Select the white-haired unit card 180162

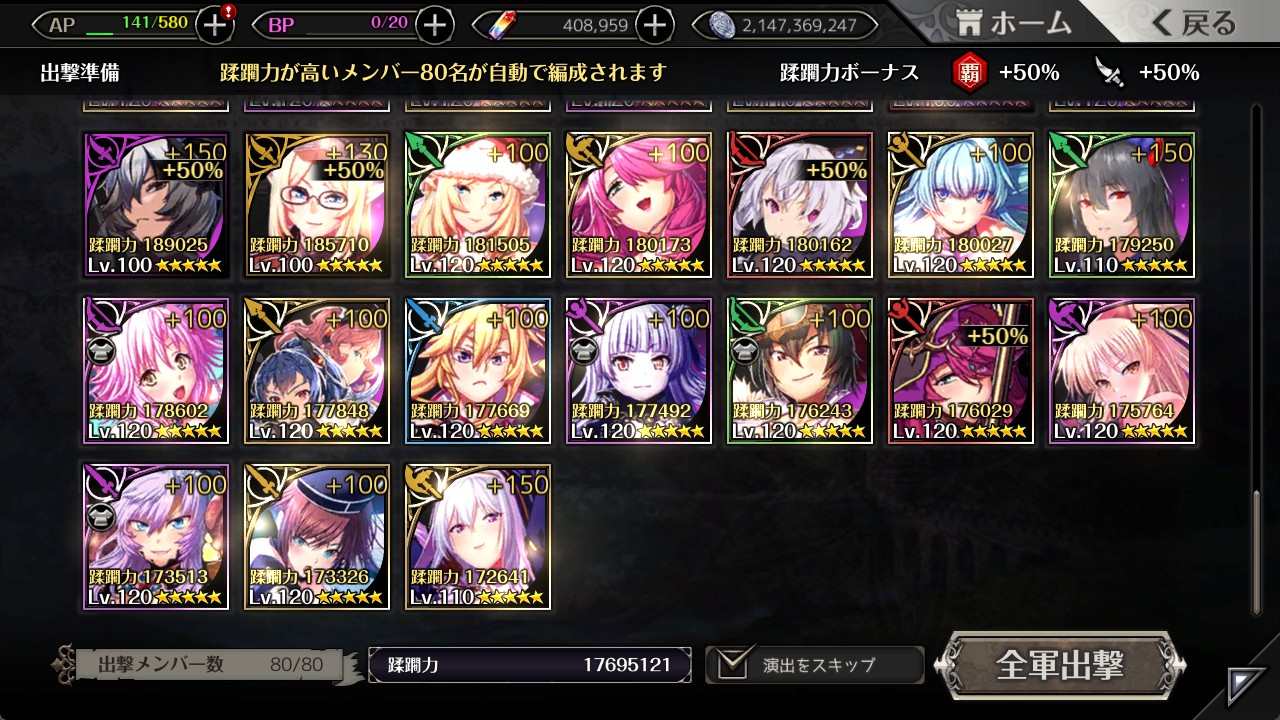800,205
